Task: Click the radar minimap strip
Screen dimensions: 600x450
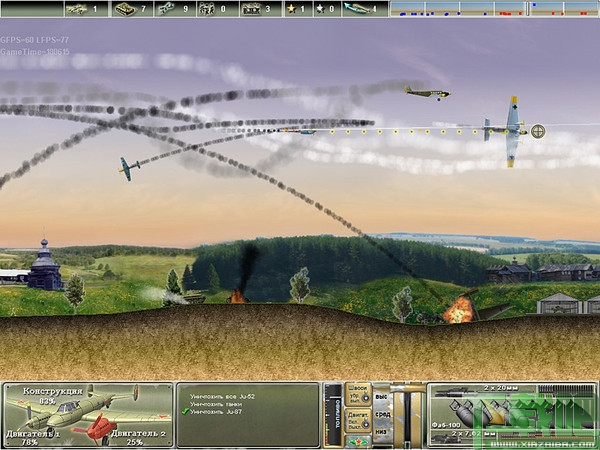Action: pos(491,8)
